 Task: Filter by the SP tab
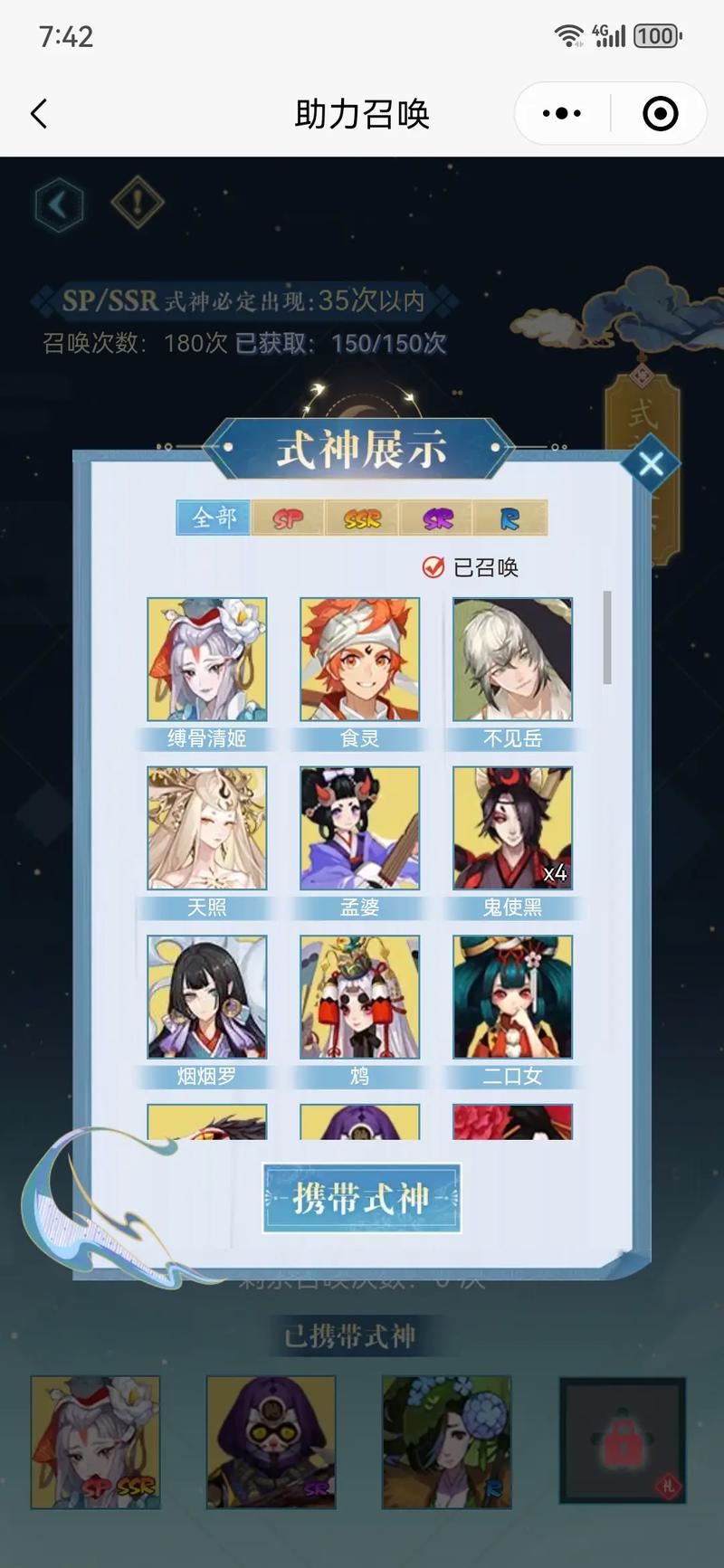(288, 518)
